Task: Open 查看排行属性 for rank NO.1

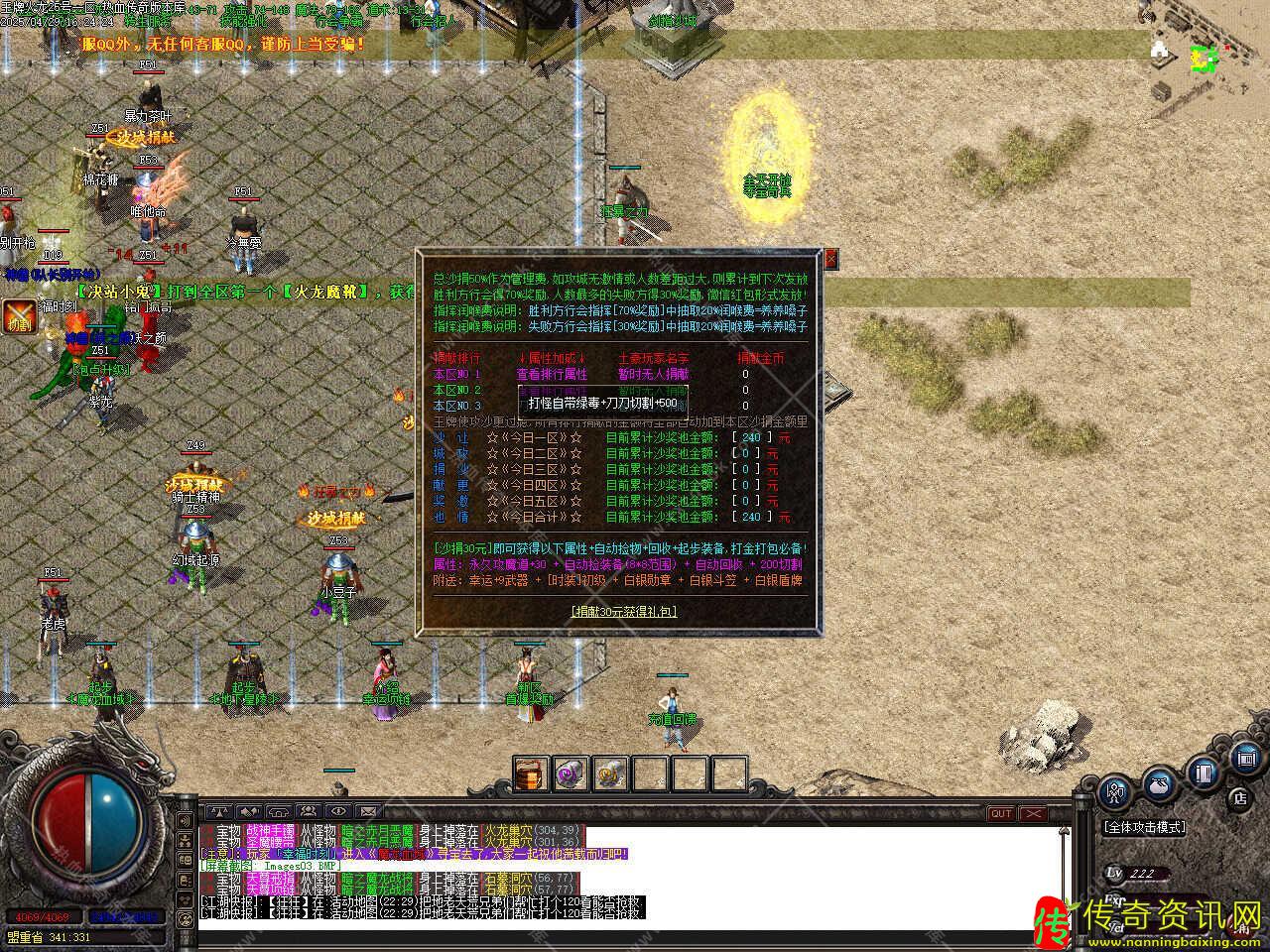Action: click(x=552, y=374)
